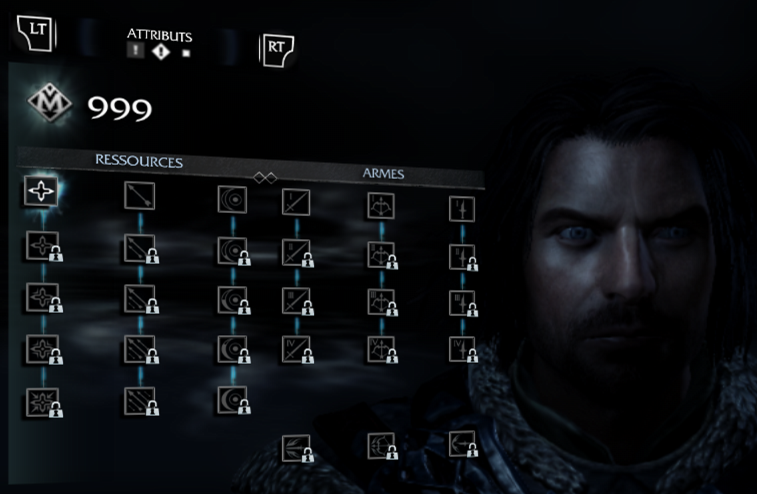
Task: Select the unlocked bow rune slot I
Action: (x=380, y=206)
